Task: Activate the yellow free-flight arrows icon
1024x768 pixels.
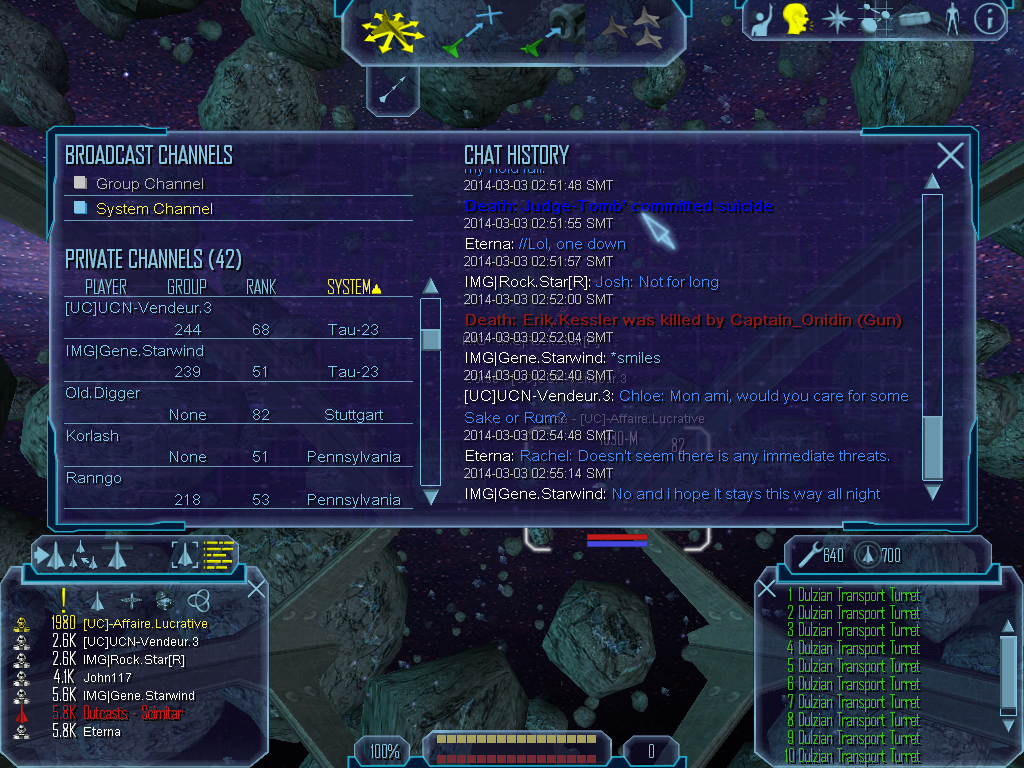Action: click(x=393, y=30)
